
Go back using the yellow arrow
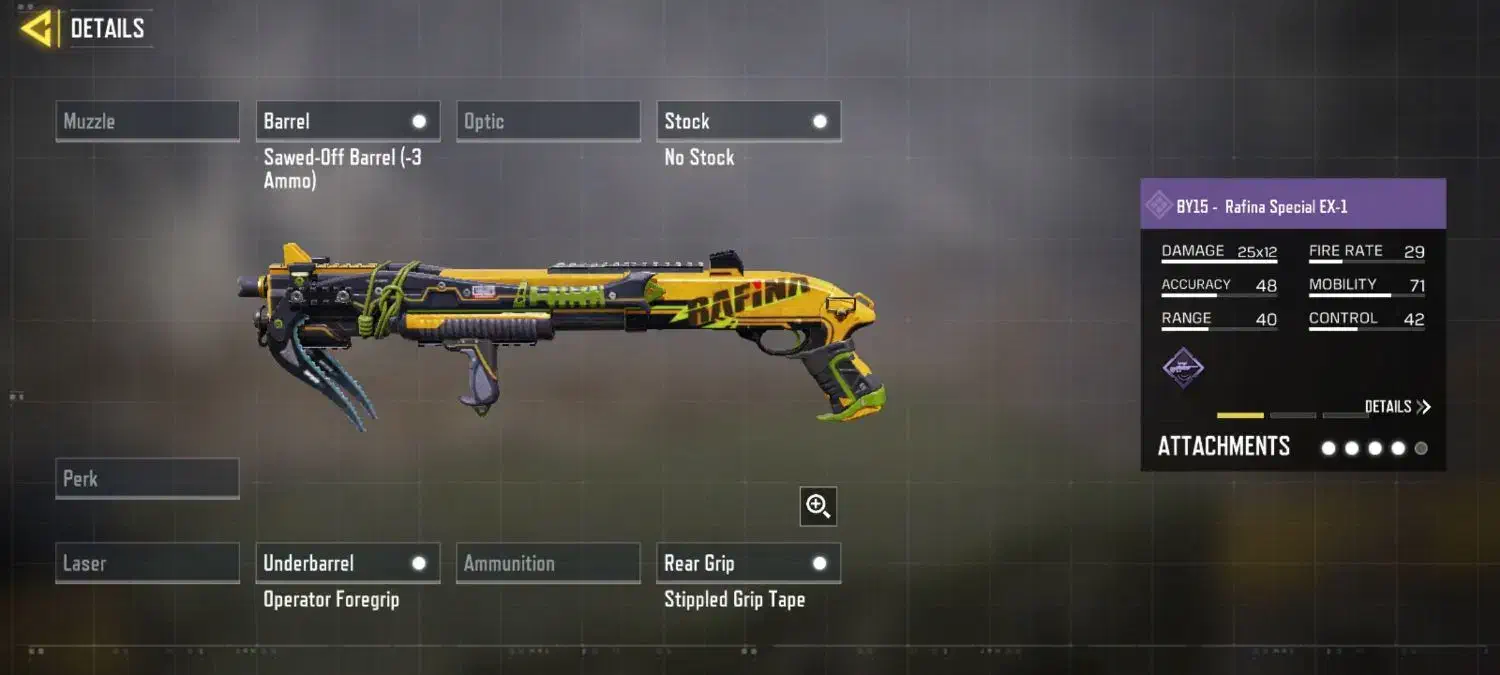(37, 29)
